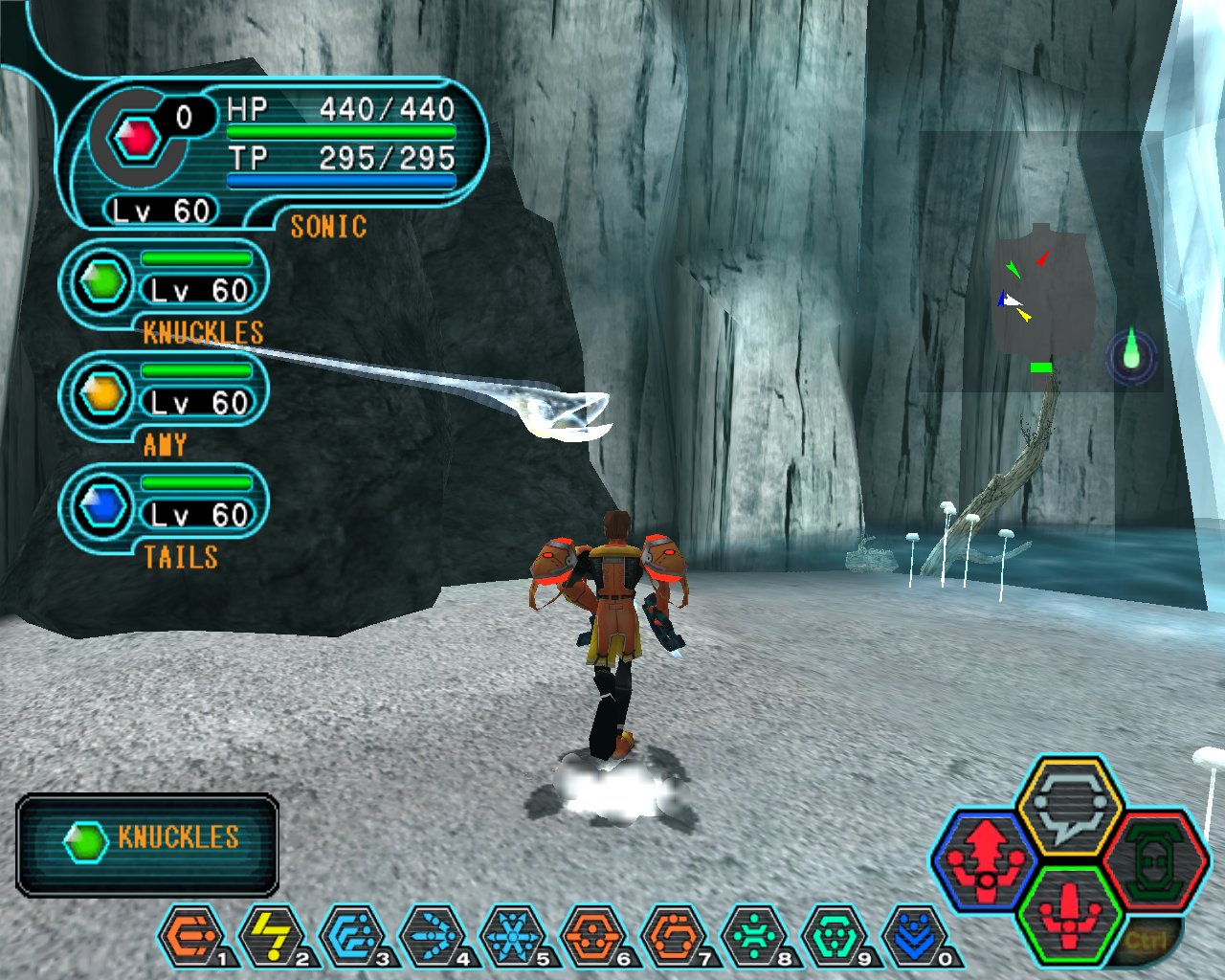Image resolution: width=1225 pixels, height=980 pixels.
Task: Use the light-blue technique in slot 3
Action: tap(352, 937)
